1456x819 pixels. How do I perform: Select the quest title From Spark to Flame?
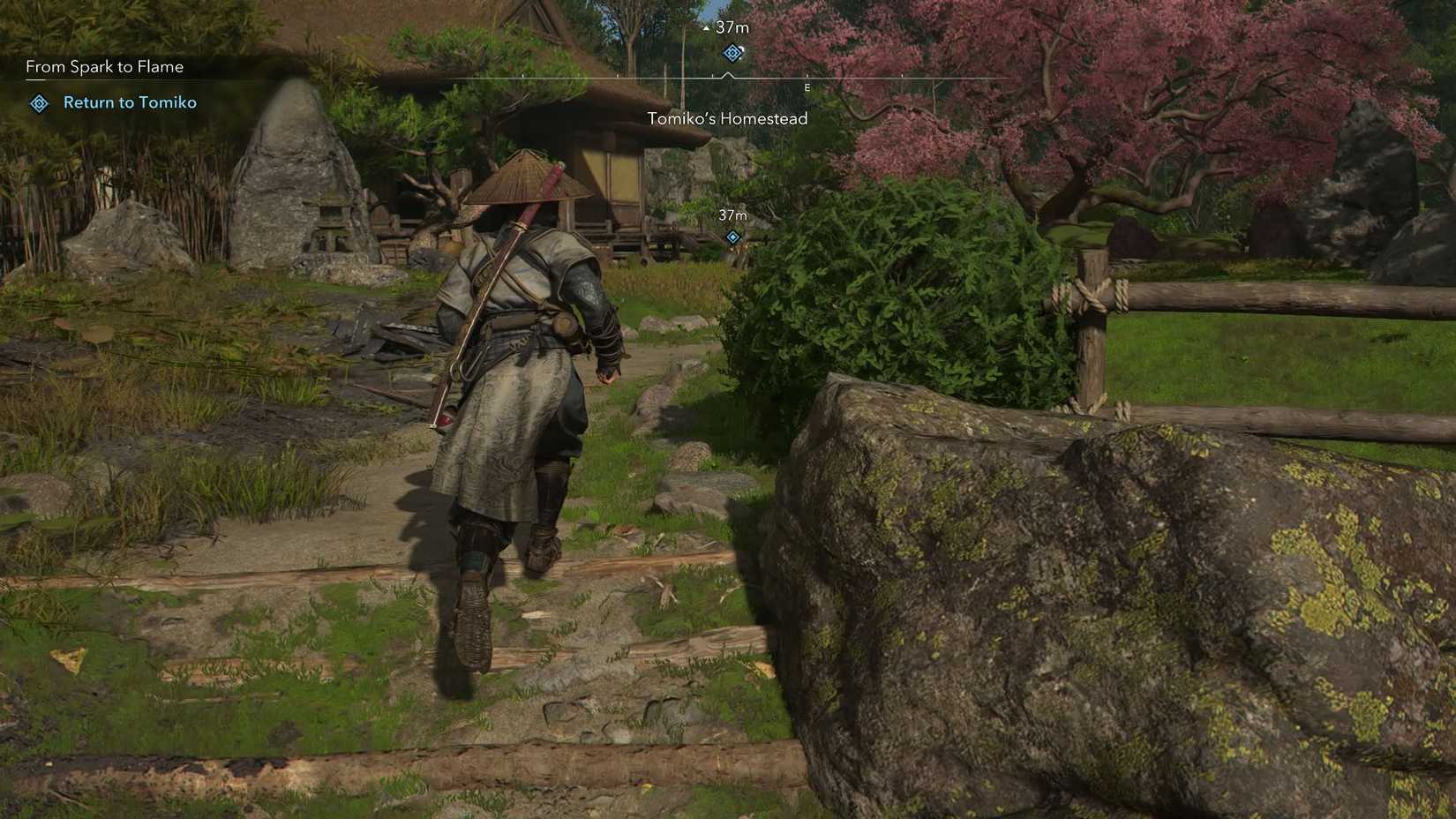104,66
